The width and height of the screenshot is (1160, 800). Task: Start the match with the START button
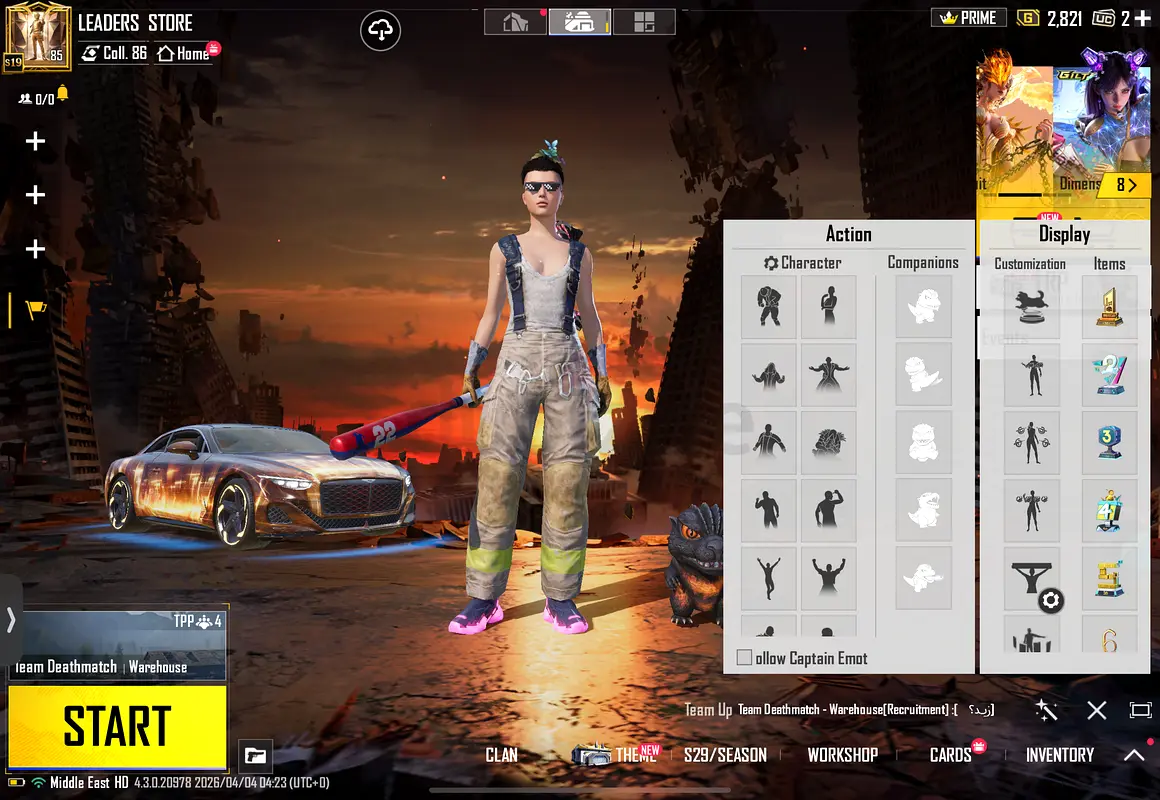pyautogui.click(x=117, y=726)
